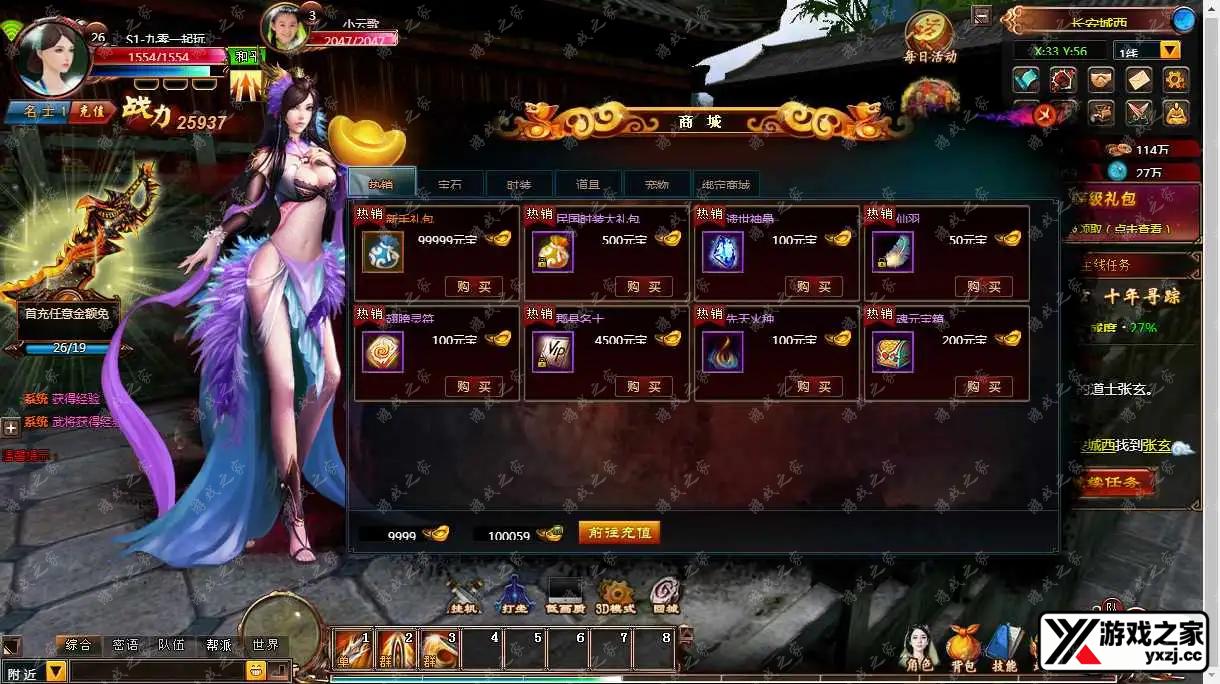Use the 回城 return-to-town icon
Viewport: 1220px width, 684px height.
tap(665, 594)
